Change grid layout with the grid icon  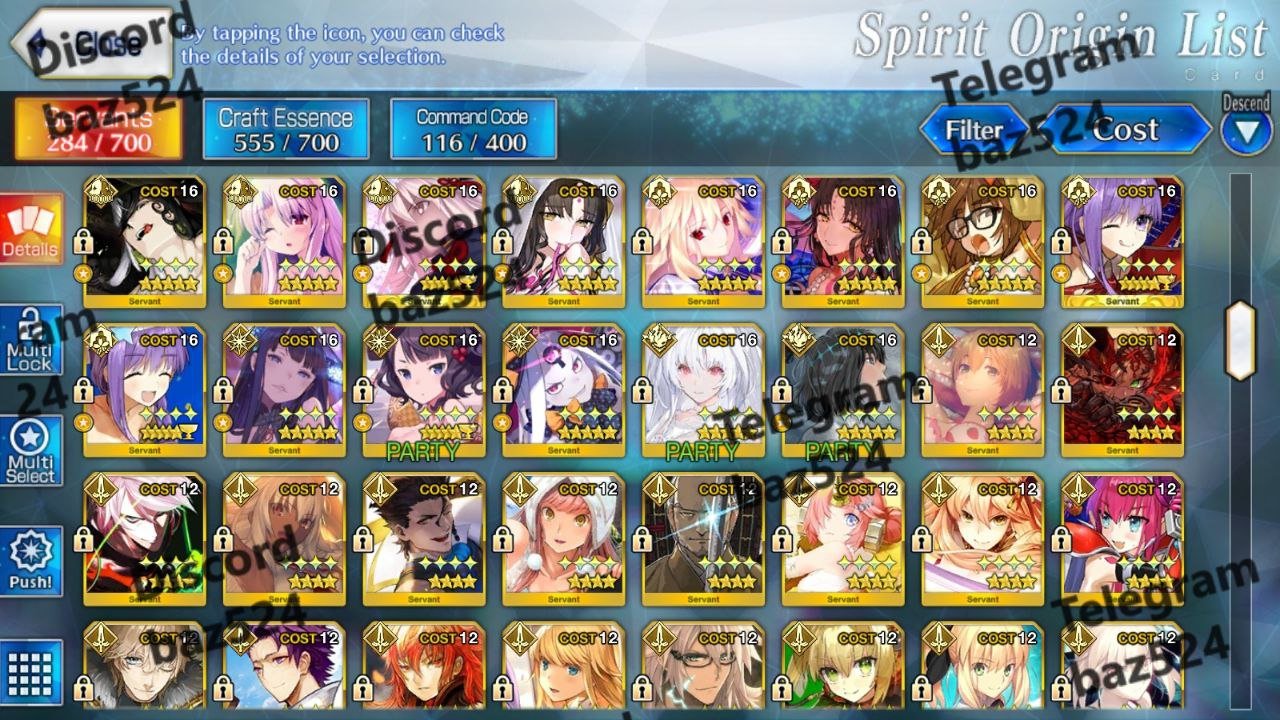[x=31, y=671]
